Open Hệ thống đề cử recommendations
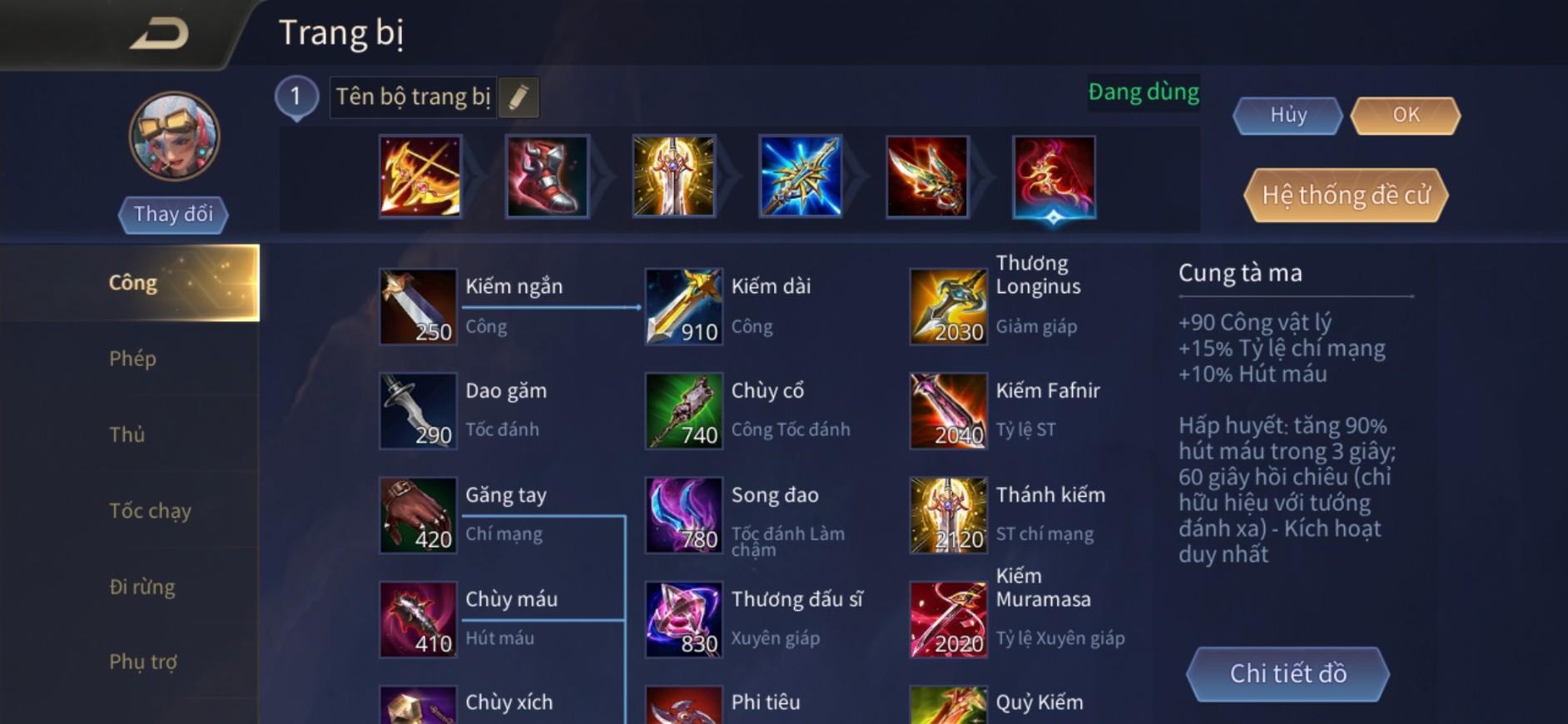 [x=1345, y=196]
